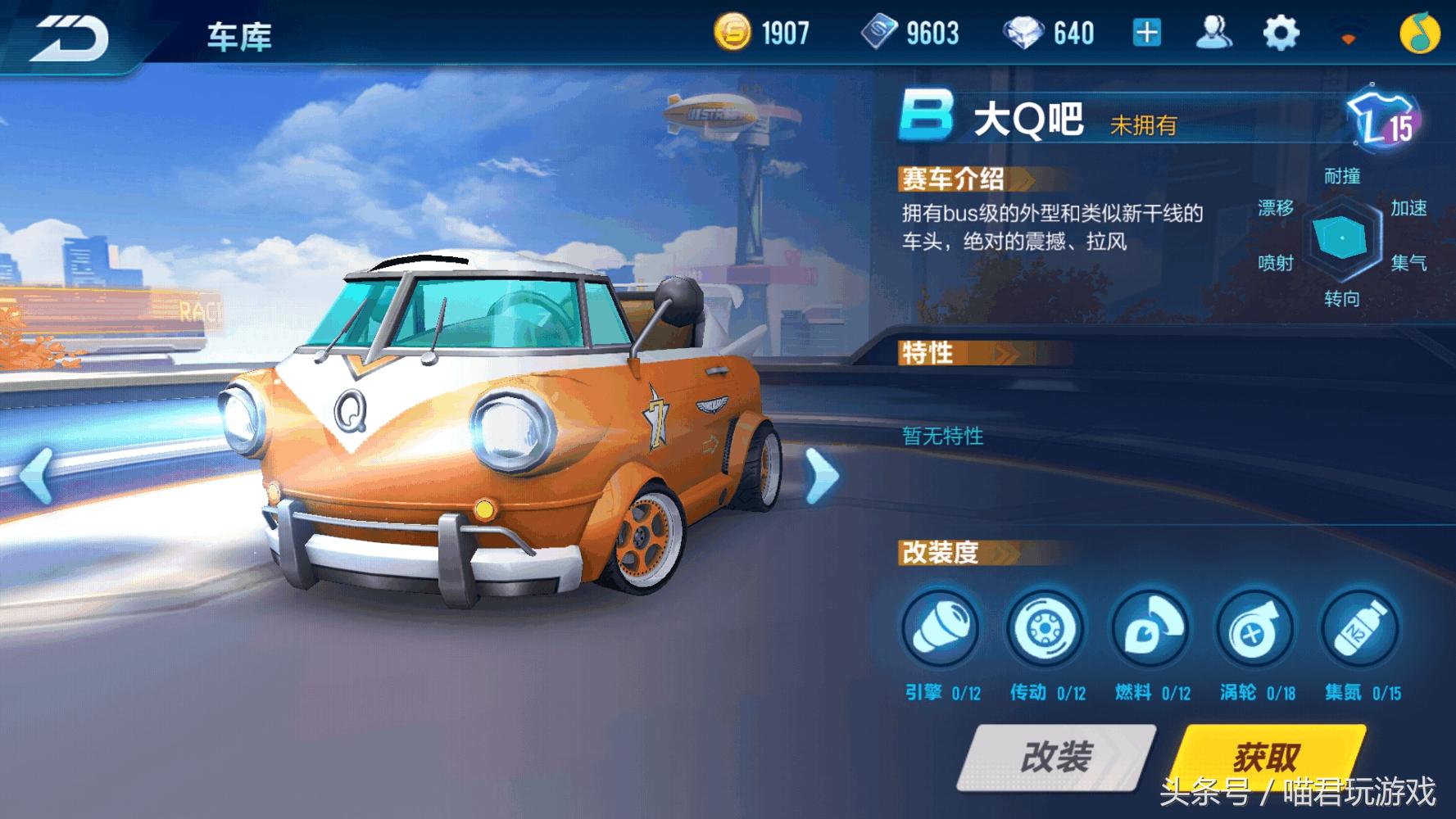Select the 引擎 engine upgrade icon
Viewport: 1456px width, 819px height.
941,629
